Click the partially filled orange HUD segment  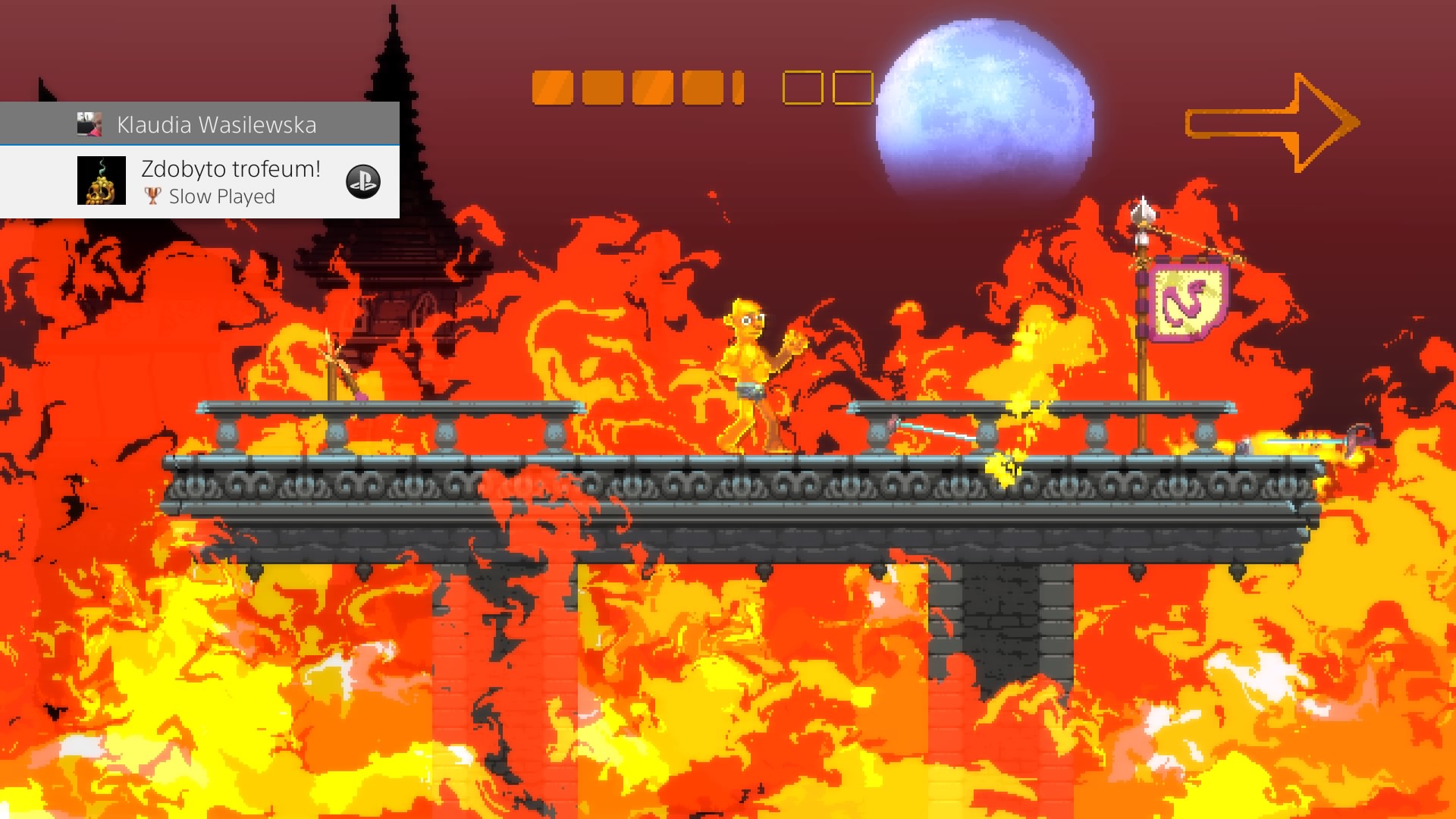pyautogui.click(x=738, y=89)
